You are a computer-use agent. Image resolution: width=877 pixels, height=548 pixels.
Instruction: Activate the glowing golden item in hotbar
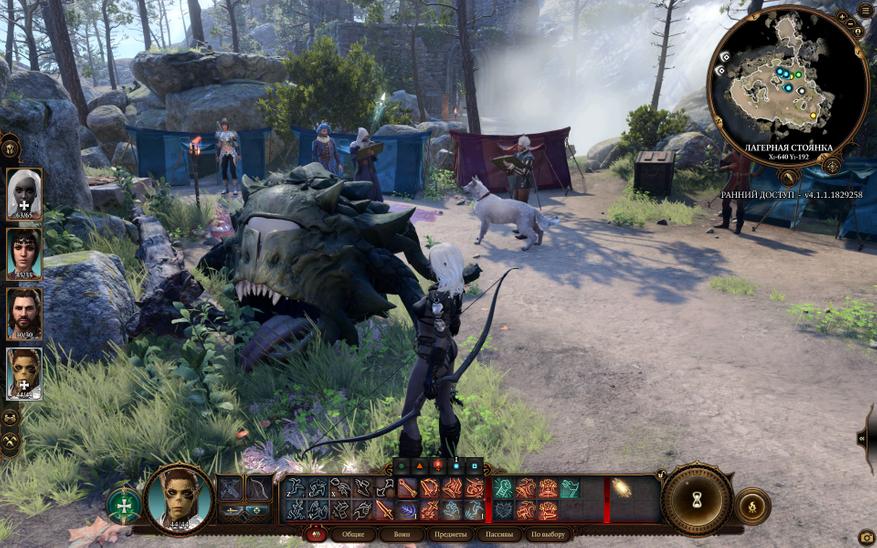tap(622, 488)
